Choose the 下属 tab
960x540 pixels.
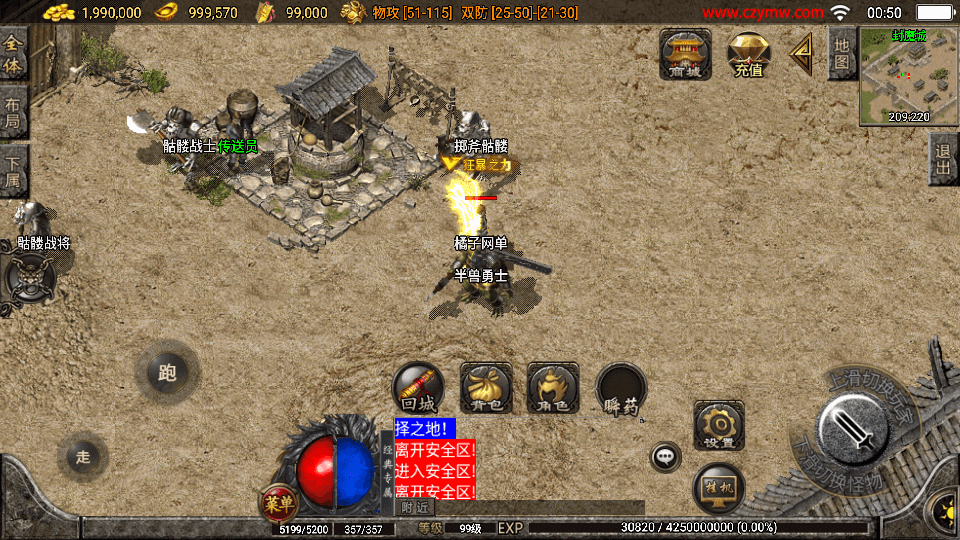coord(13,169)
